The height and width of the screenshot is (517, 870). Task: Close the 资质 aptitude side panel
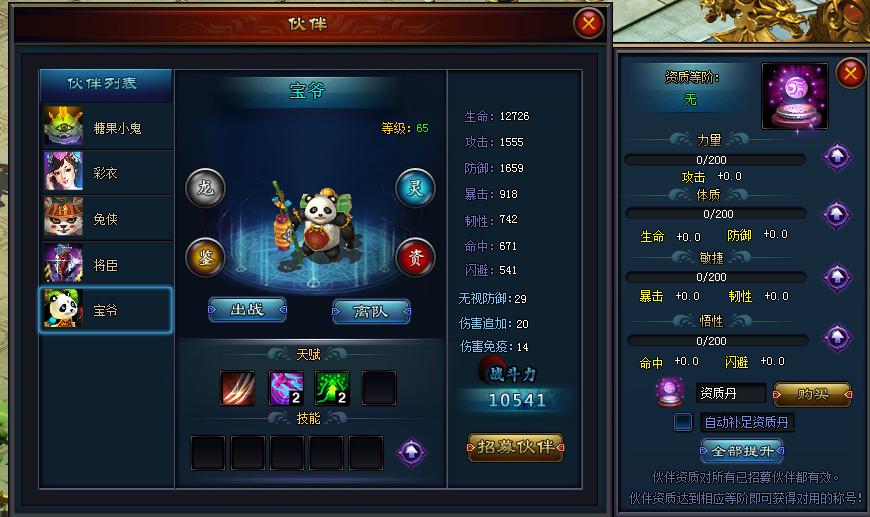click(850, 73)
